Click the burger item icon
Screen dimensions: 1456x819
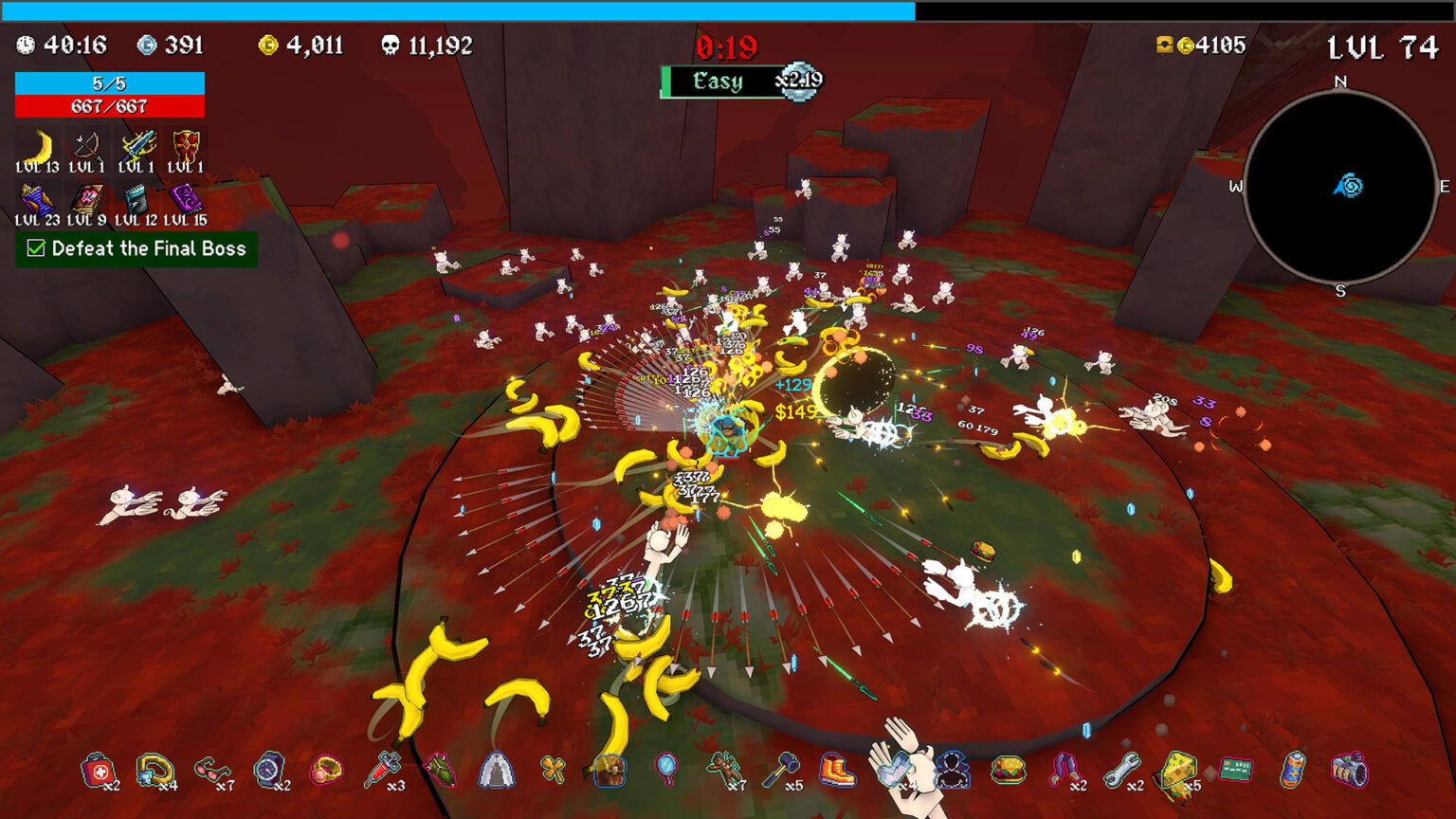[1008, 771]
